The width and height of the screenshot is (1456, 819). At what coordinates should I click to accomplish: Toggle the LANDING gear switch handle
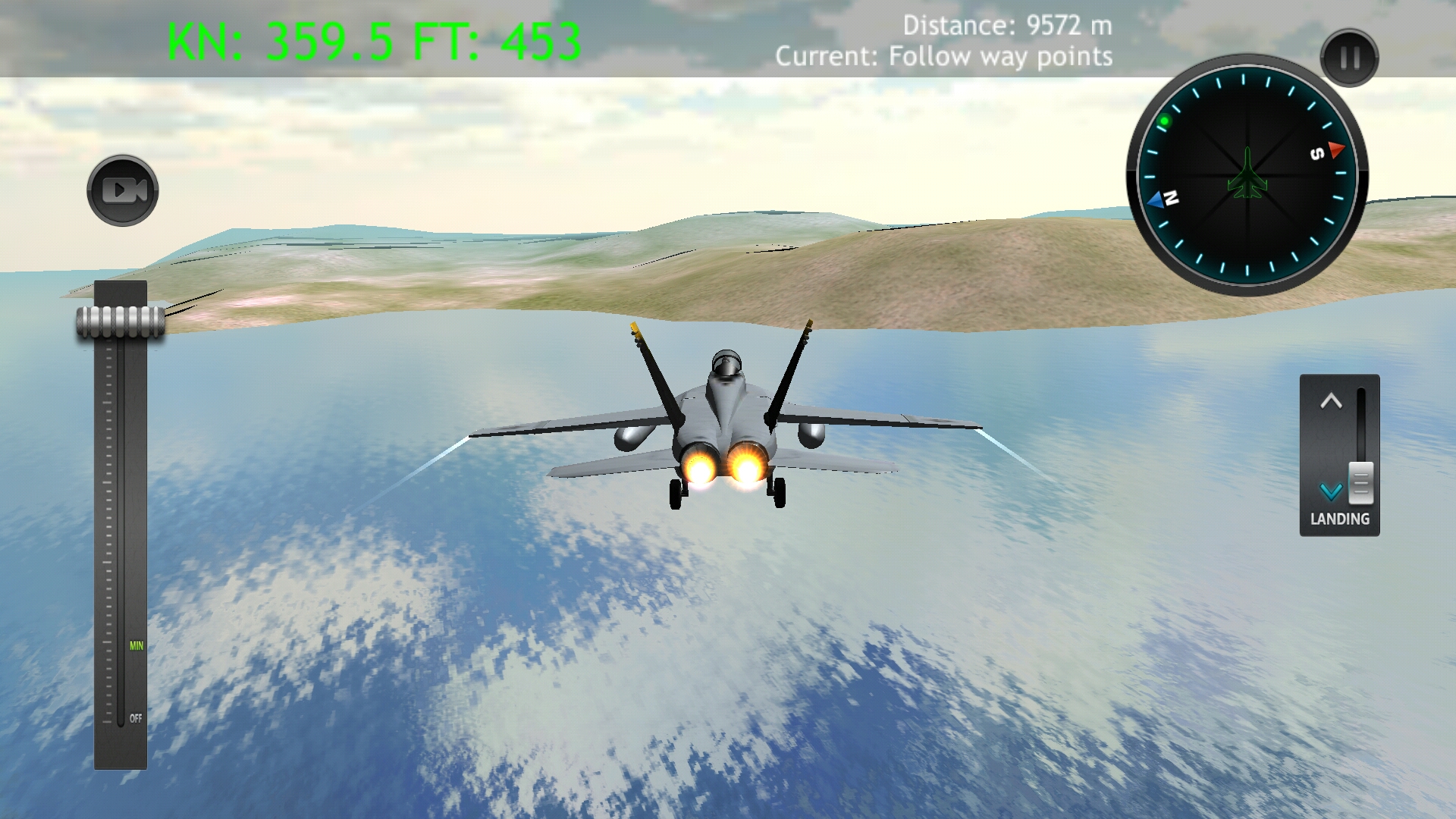coord(1360,484)
